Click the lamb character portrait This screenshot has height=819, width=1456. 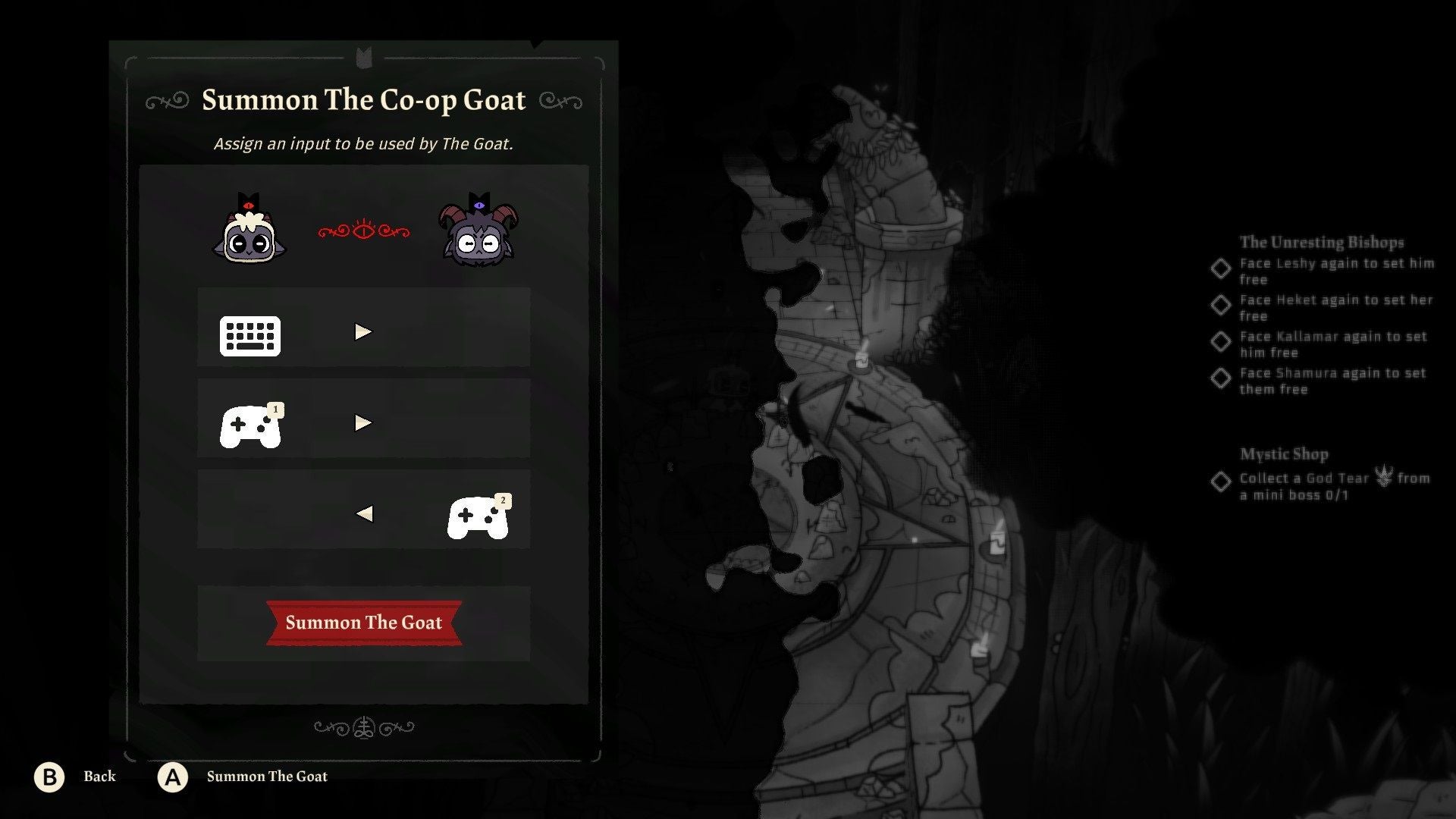pyautogui.click(x=250, y=235)
